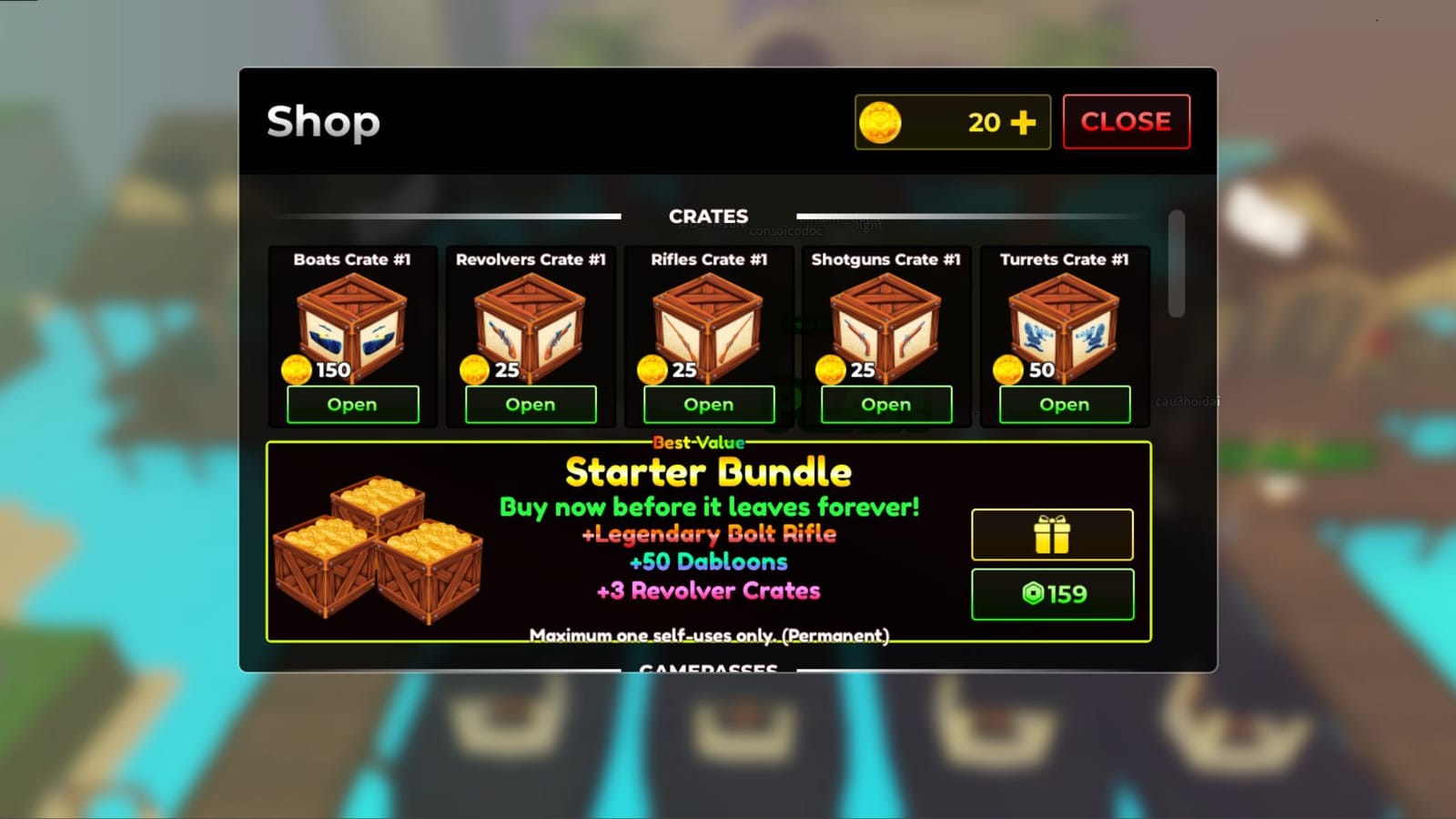Open the Boats Crate #1
This screenshot has height=819, width=1456.
[352, 404]
